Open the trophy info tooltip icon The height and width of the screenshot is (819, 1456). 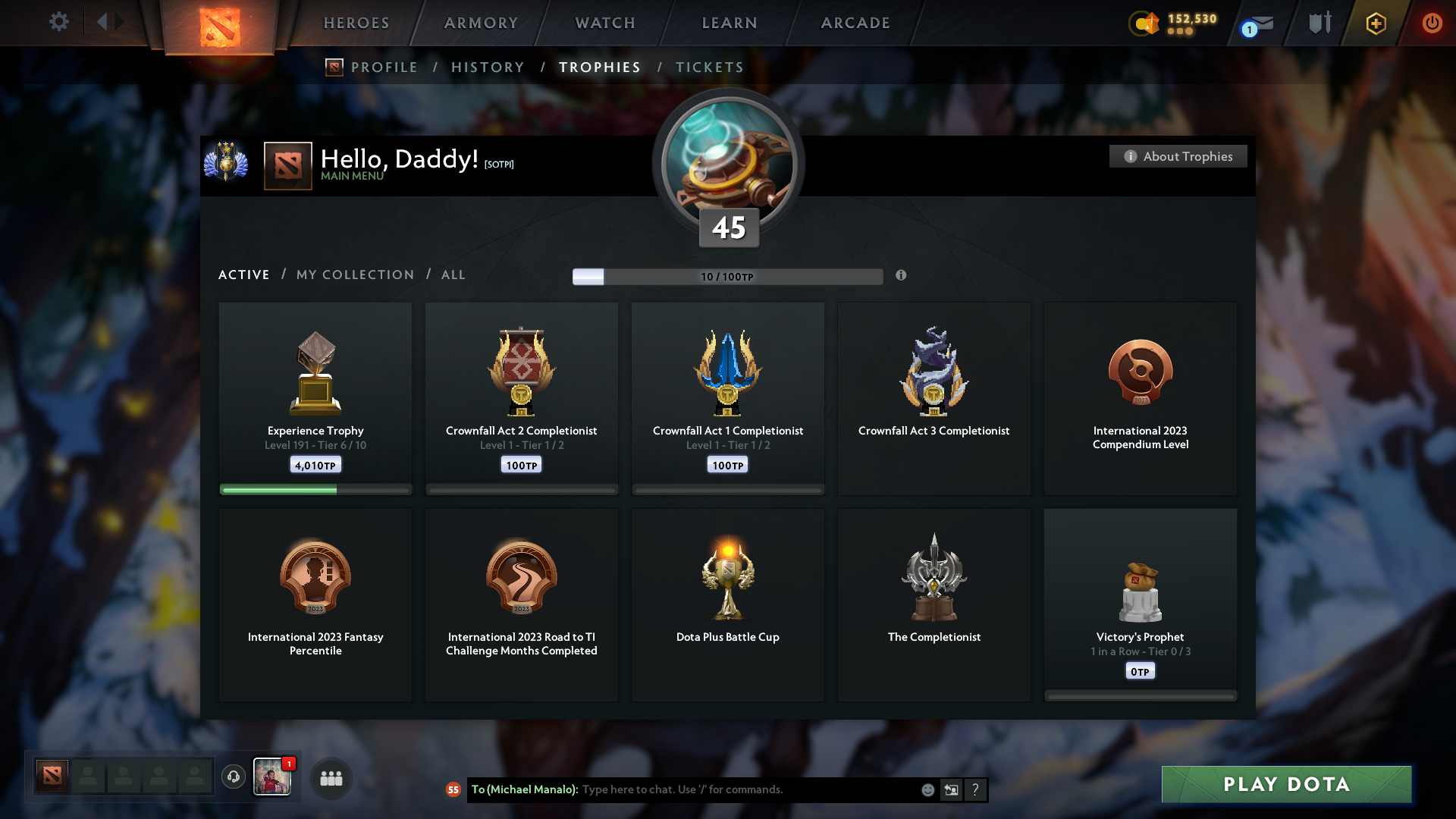coord(902,276)
